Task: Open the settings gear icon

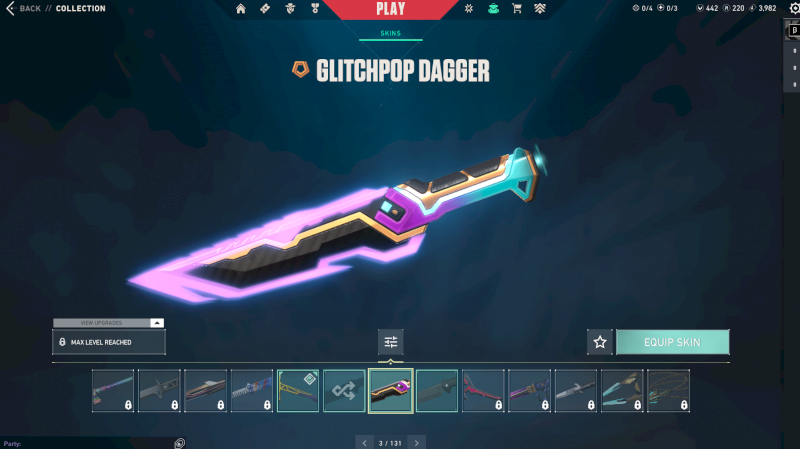Action: [794, 9]
